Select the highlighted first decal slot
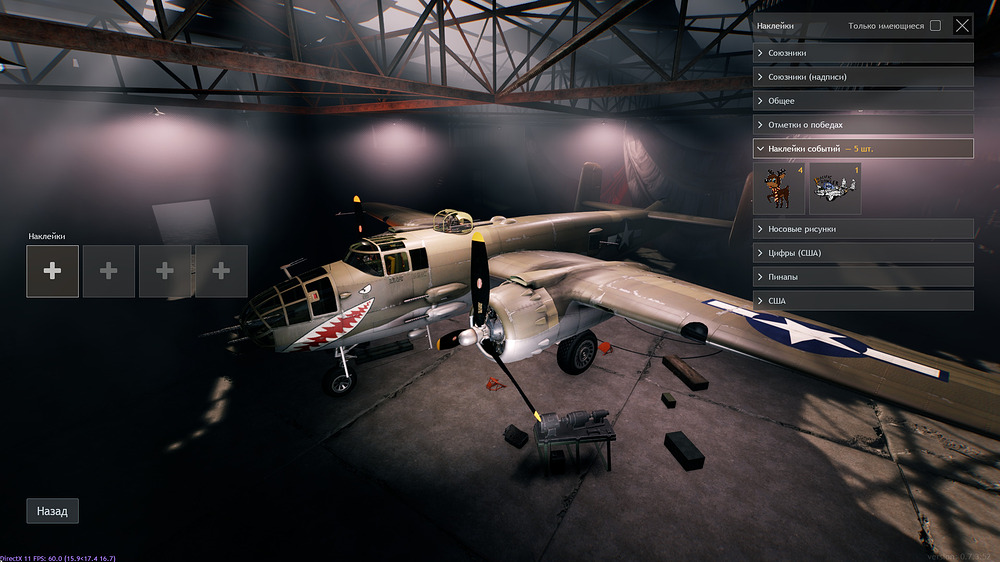Image resolution: width=1000 pixels, height=562 pixels. [52, 271]
